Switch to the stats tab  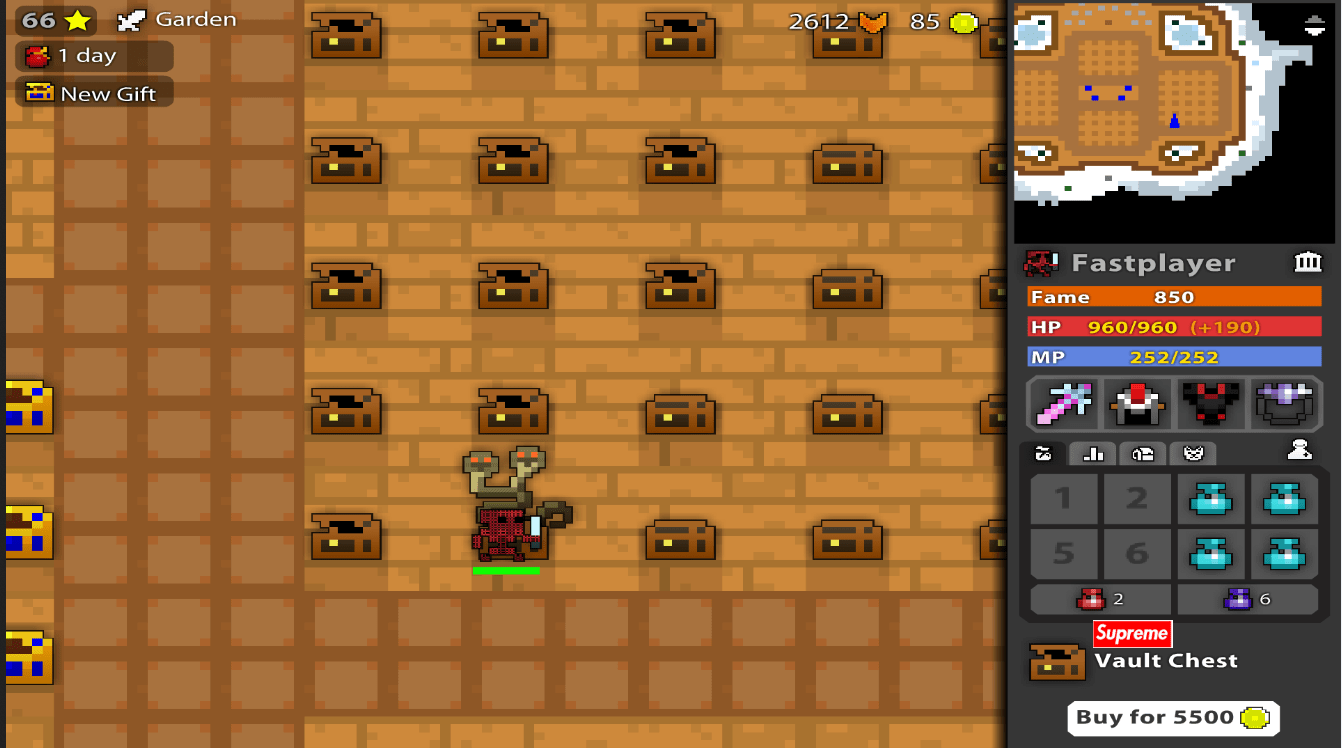coord(1092,454)
